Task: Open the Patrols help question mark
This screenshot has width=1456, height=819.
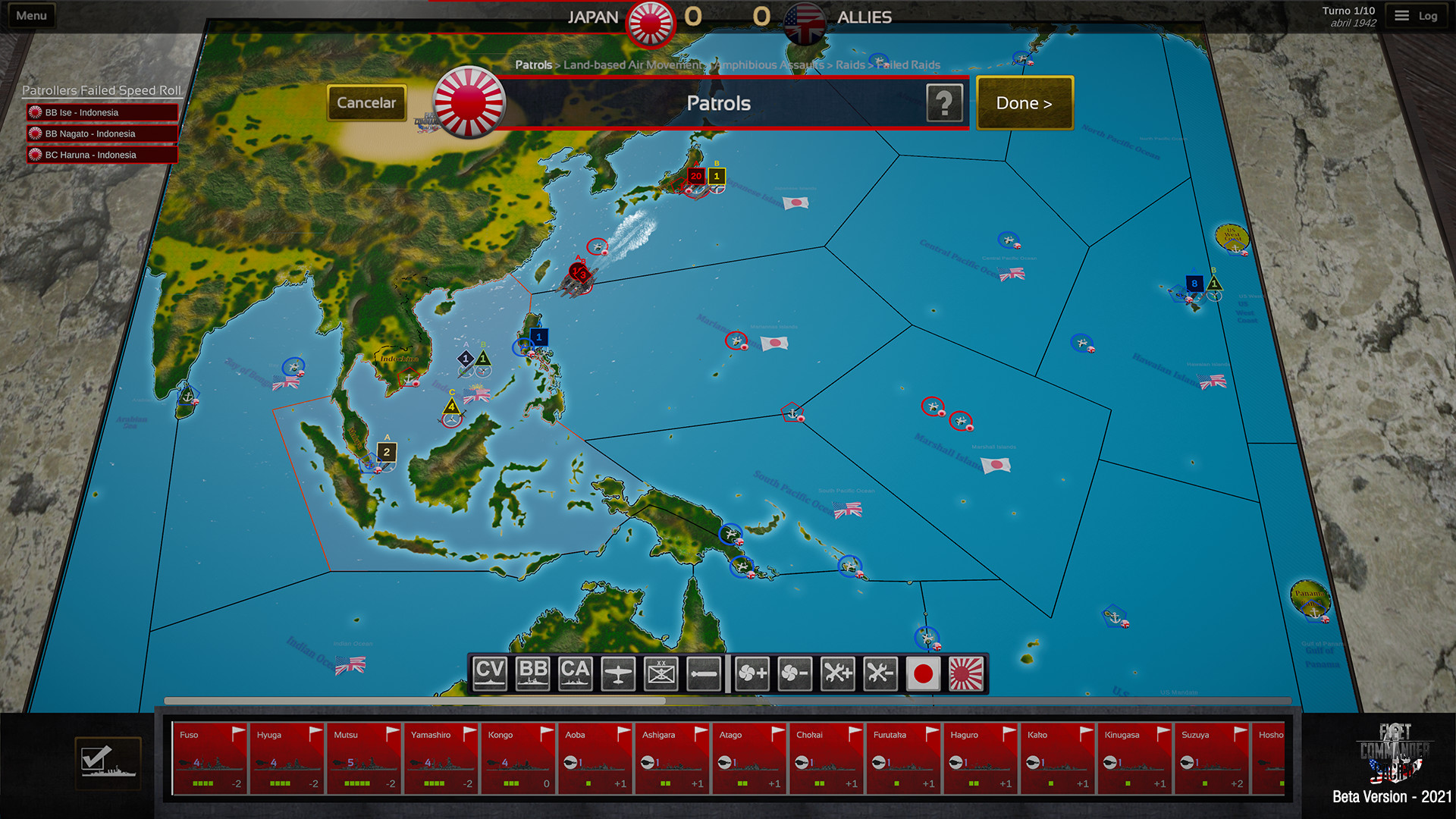Action: [x=944, y=103]
